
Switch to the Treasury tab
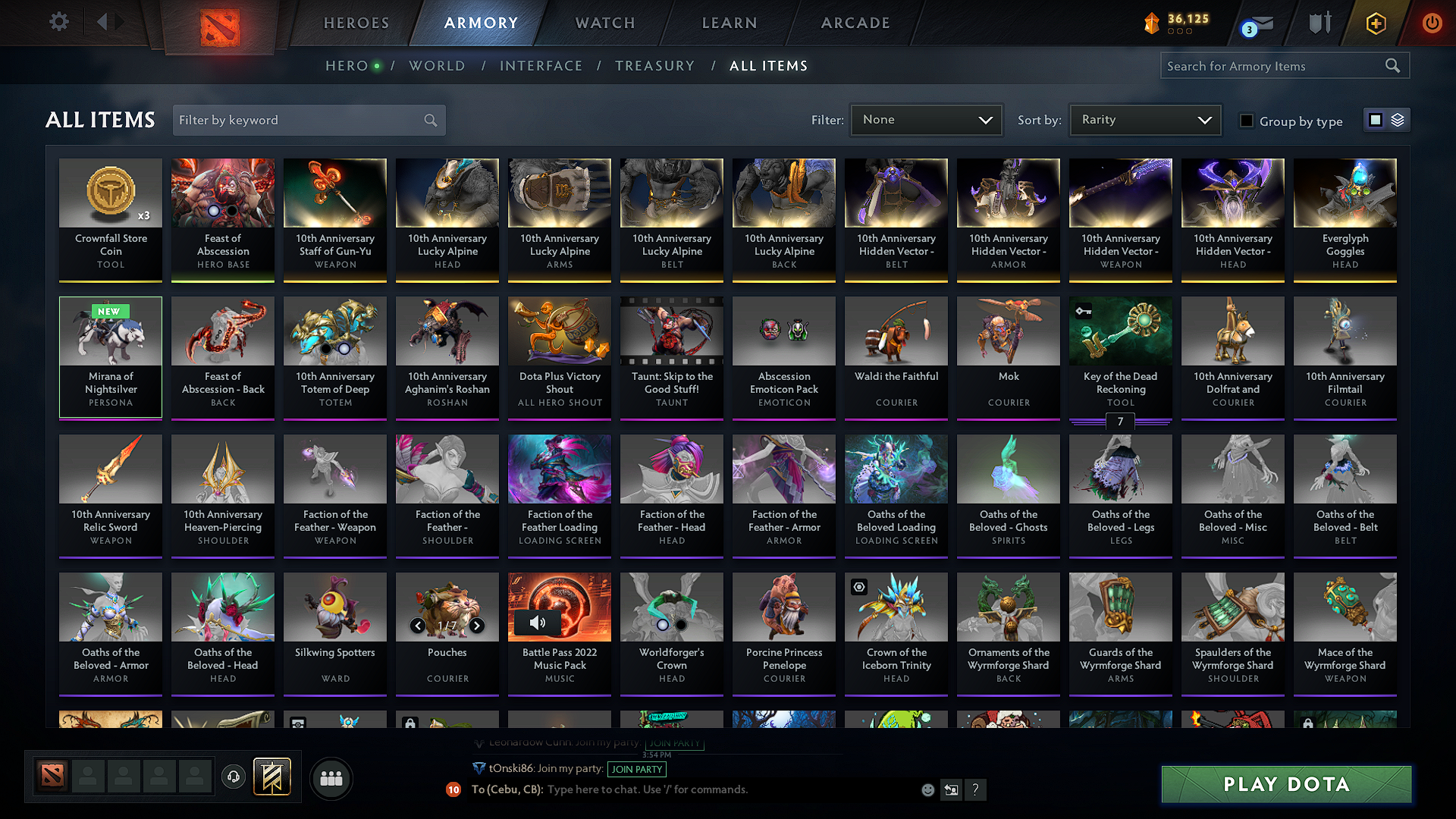654,66
